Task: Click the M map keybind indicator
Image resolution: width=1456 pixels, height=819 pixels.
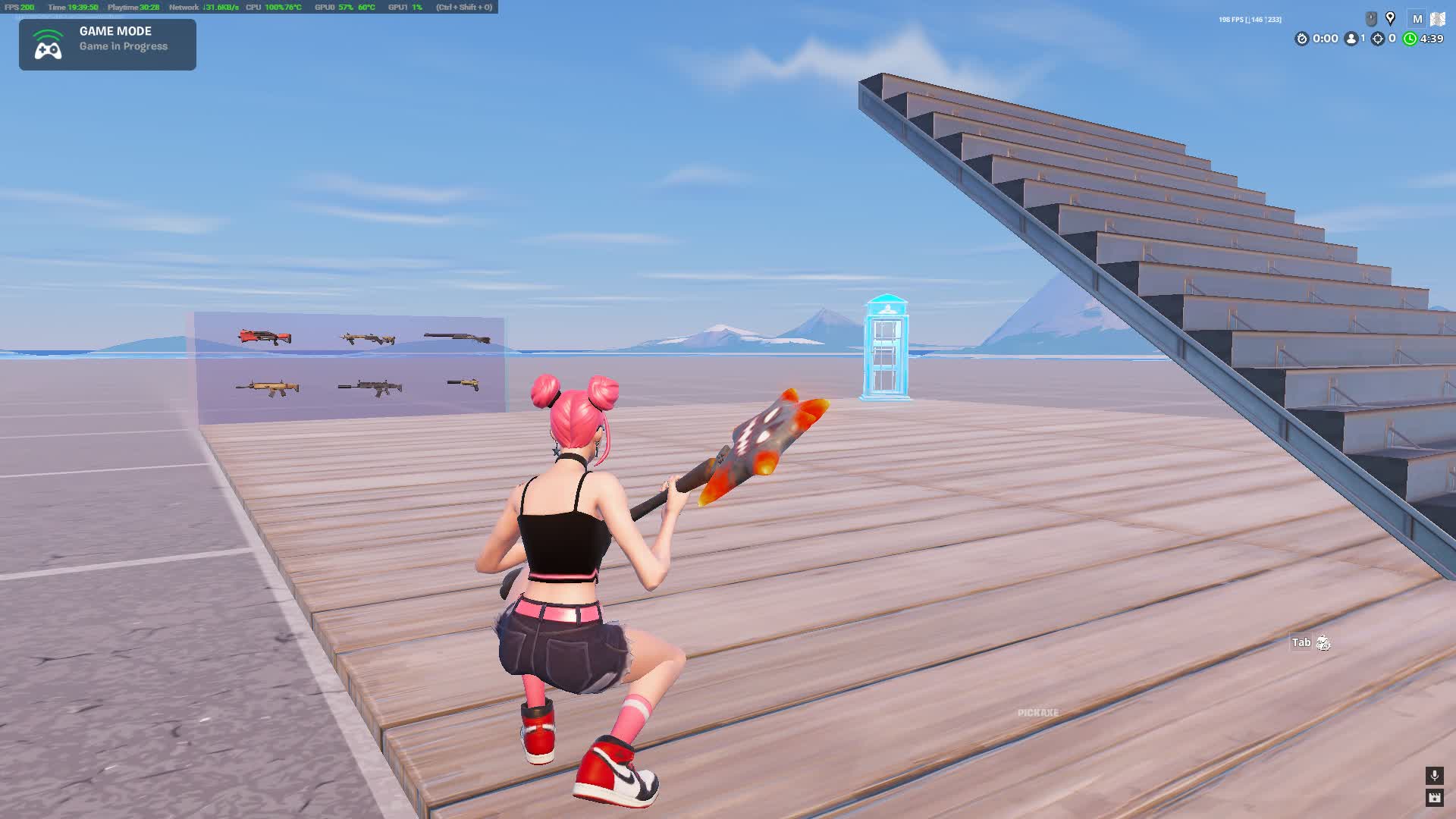Action: point(1417,19)
